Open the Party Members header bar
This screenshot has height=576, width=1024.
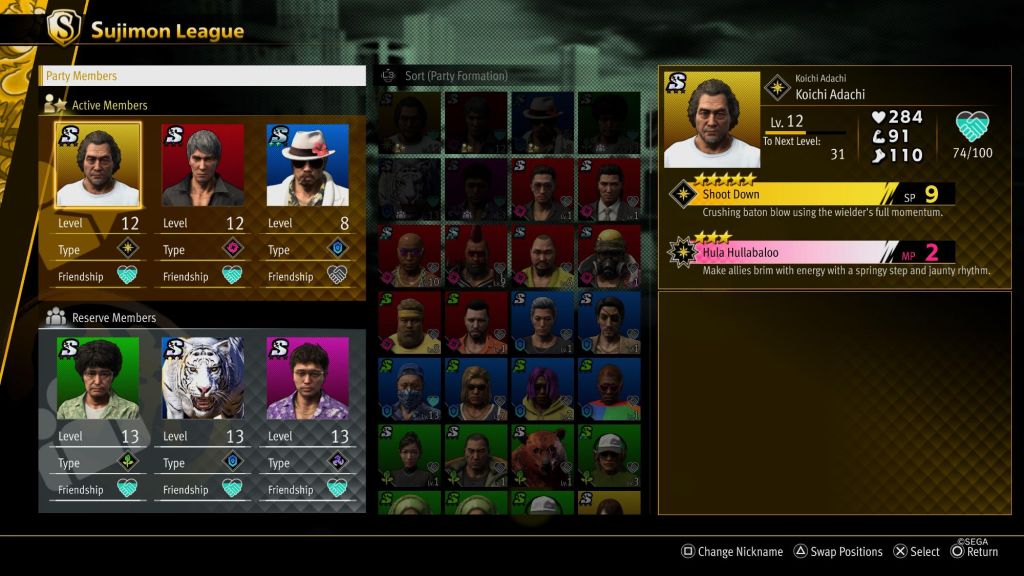[203, 76]
